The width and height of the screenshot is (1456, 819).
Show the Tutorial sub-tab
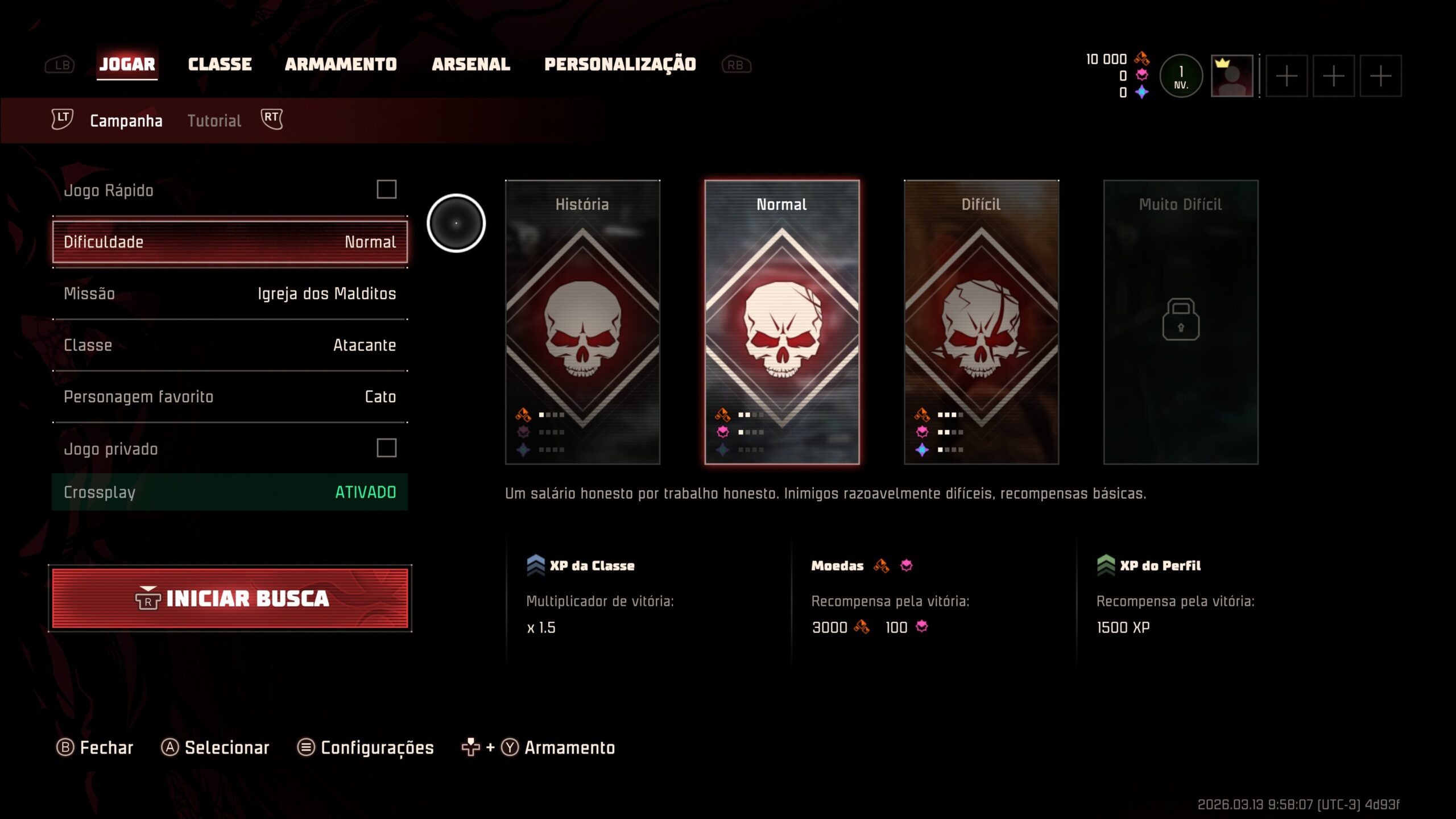(214, 121)
